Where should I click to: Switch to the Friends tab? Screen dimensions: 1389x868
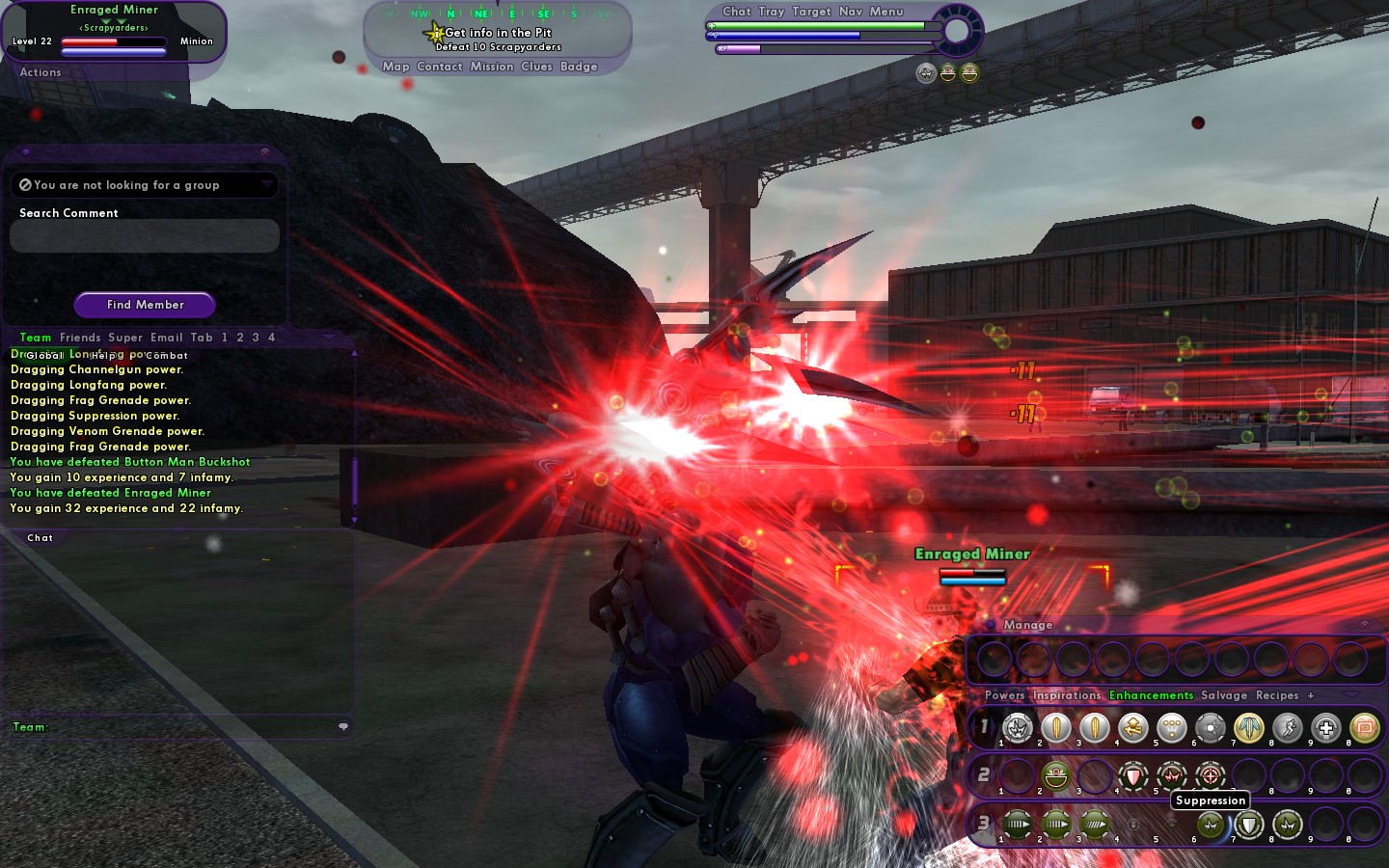point(80,338)
